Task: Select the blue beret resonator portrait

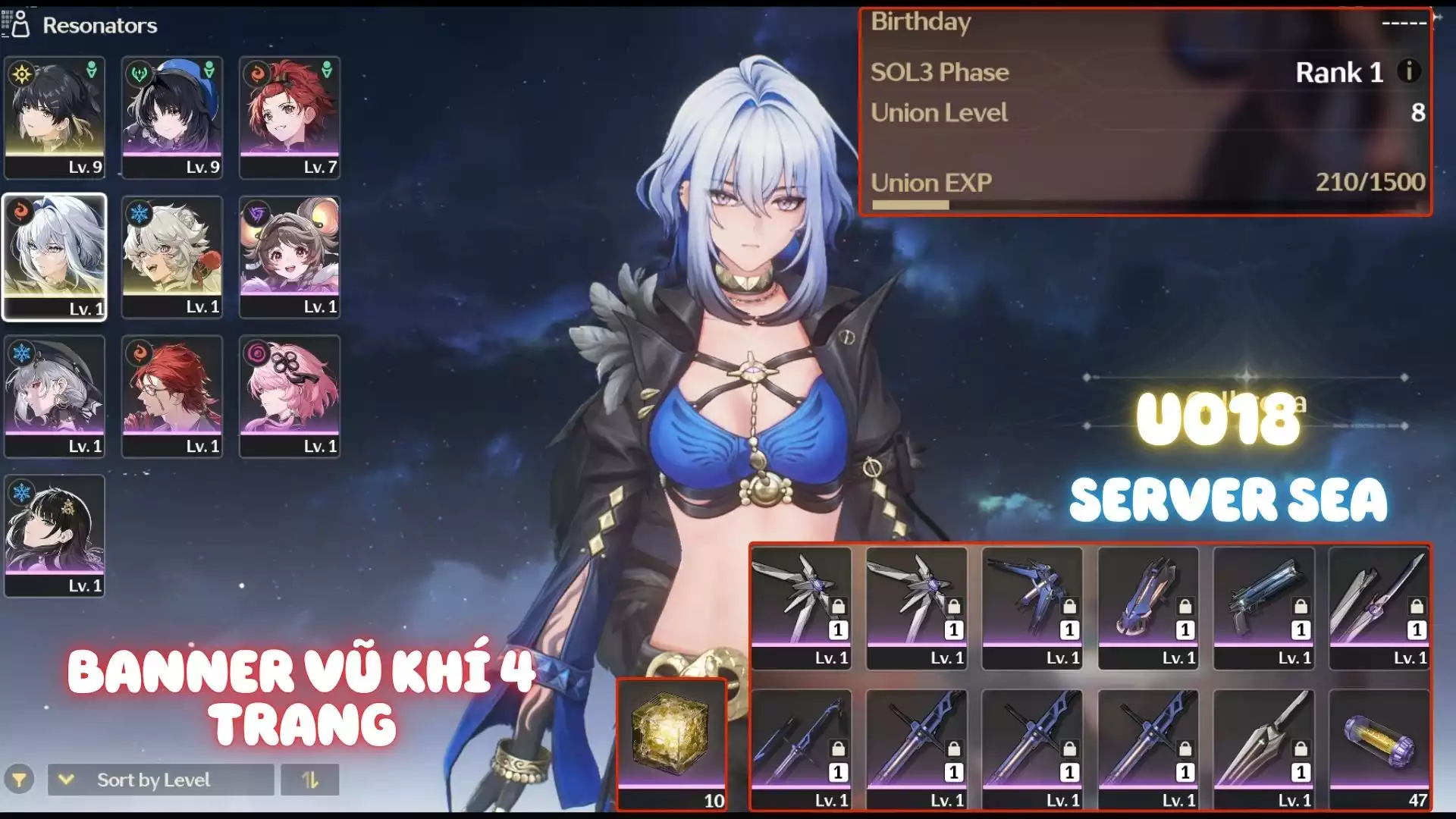Action: point(172,118)
